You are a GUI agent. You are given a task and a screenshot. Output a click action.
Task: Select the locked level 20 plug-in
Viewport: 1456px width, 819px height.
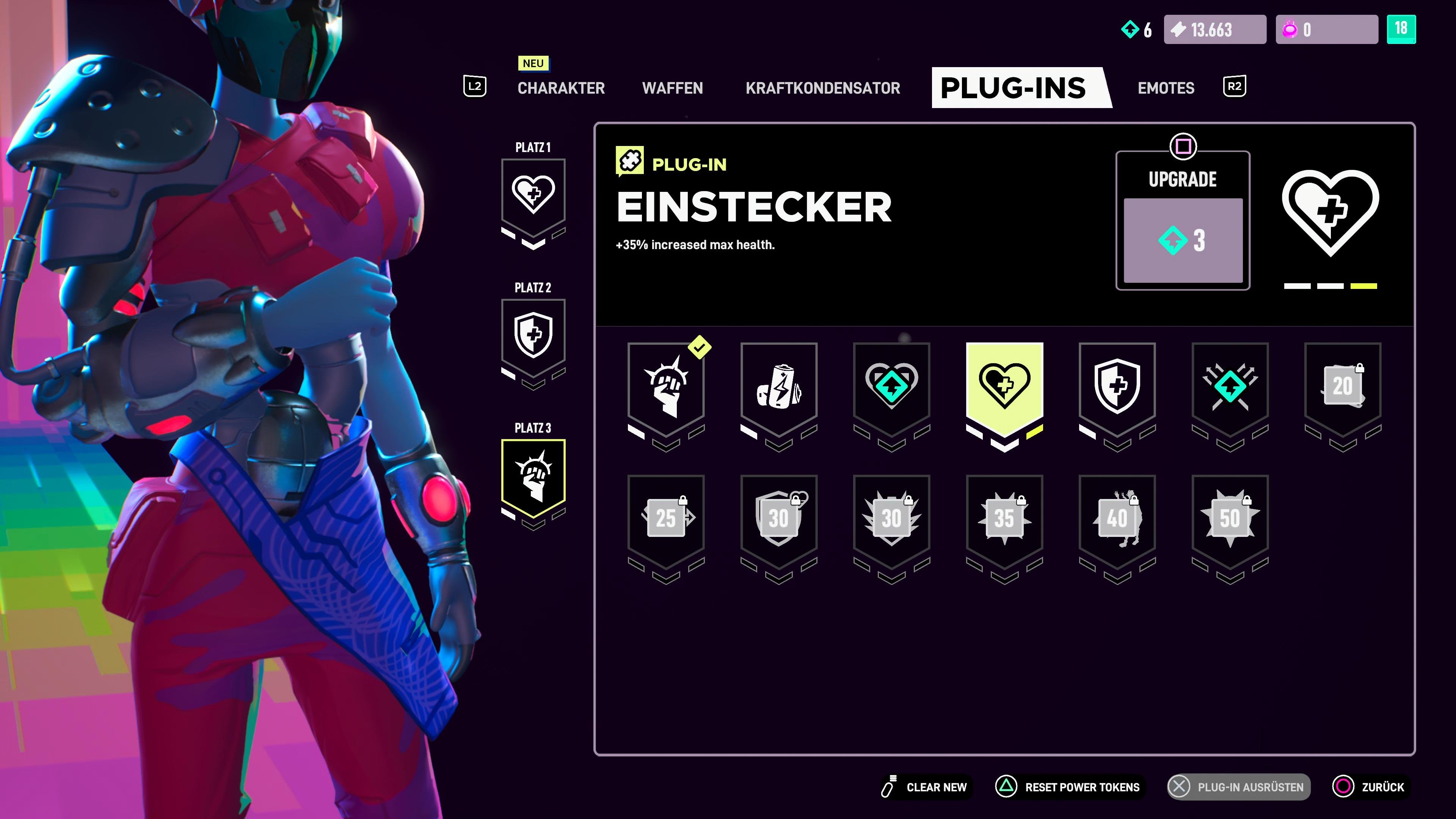point(1342,388)
